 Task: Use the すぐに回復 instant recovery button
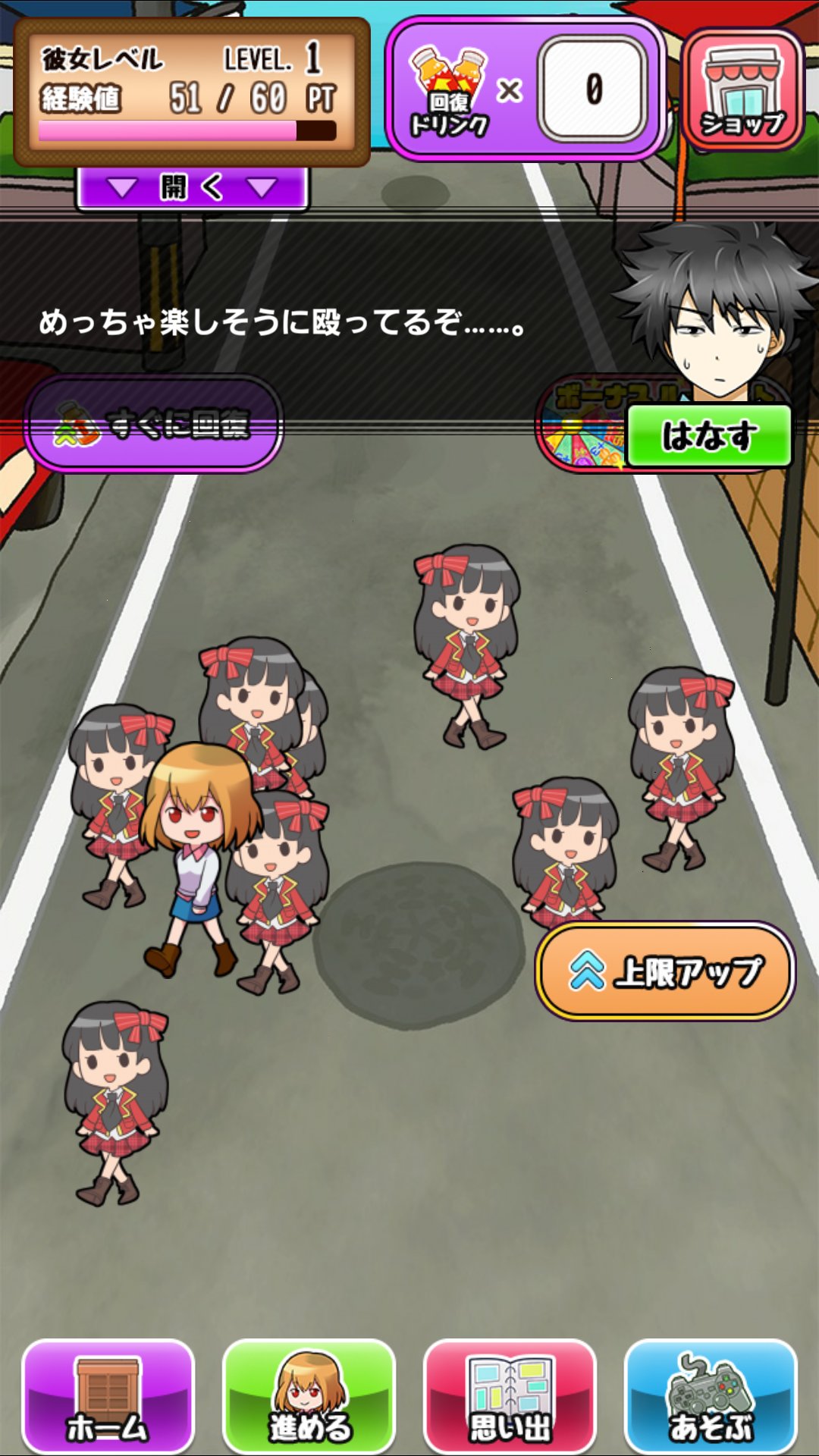(154, 425)
